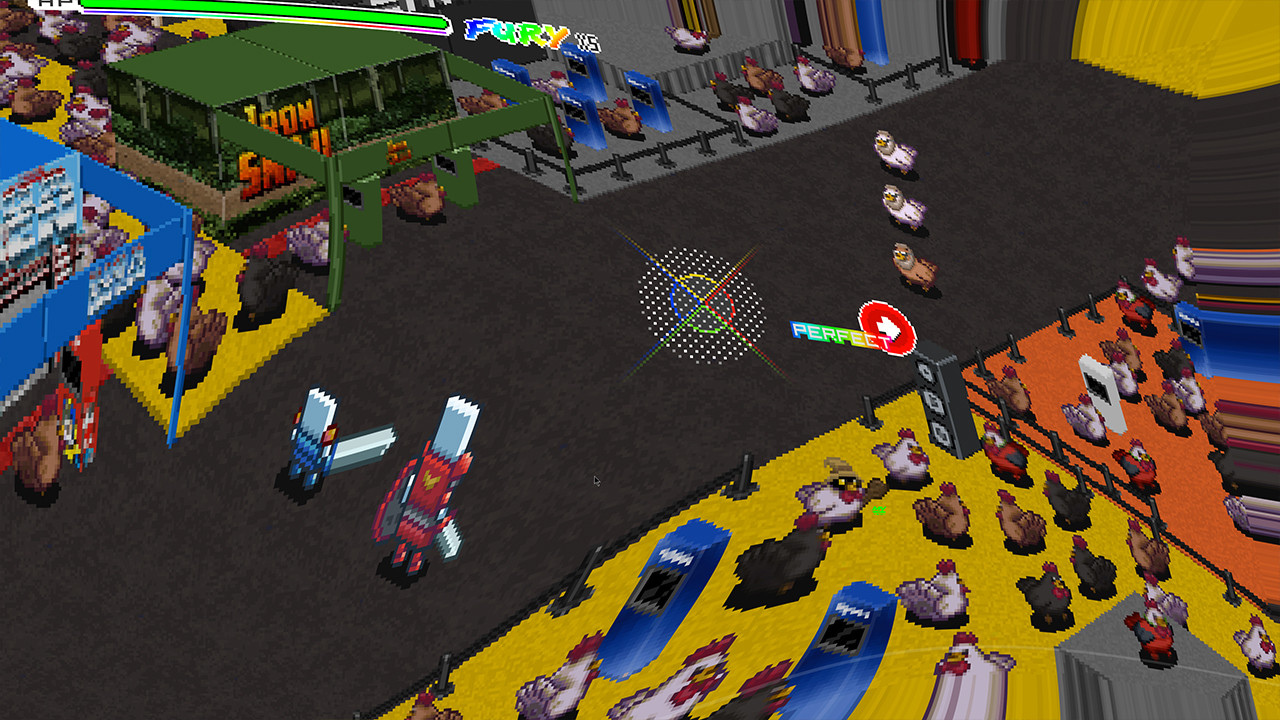Image resolution: width=1280 pixels, height=720 pixels.
Task: Click the HP label badge
Action: coord(52,4)
